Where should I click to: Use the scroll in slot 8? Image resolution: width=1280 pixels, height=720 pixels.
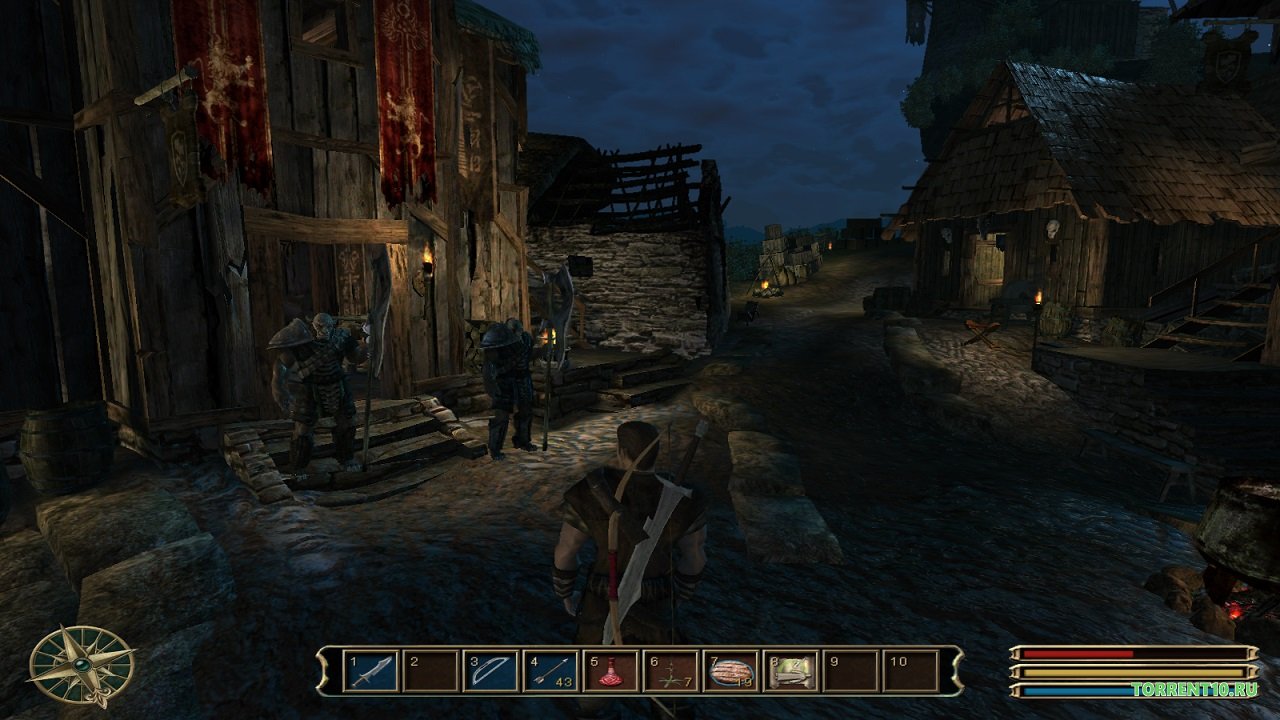tap(791, 671)
